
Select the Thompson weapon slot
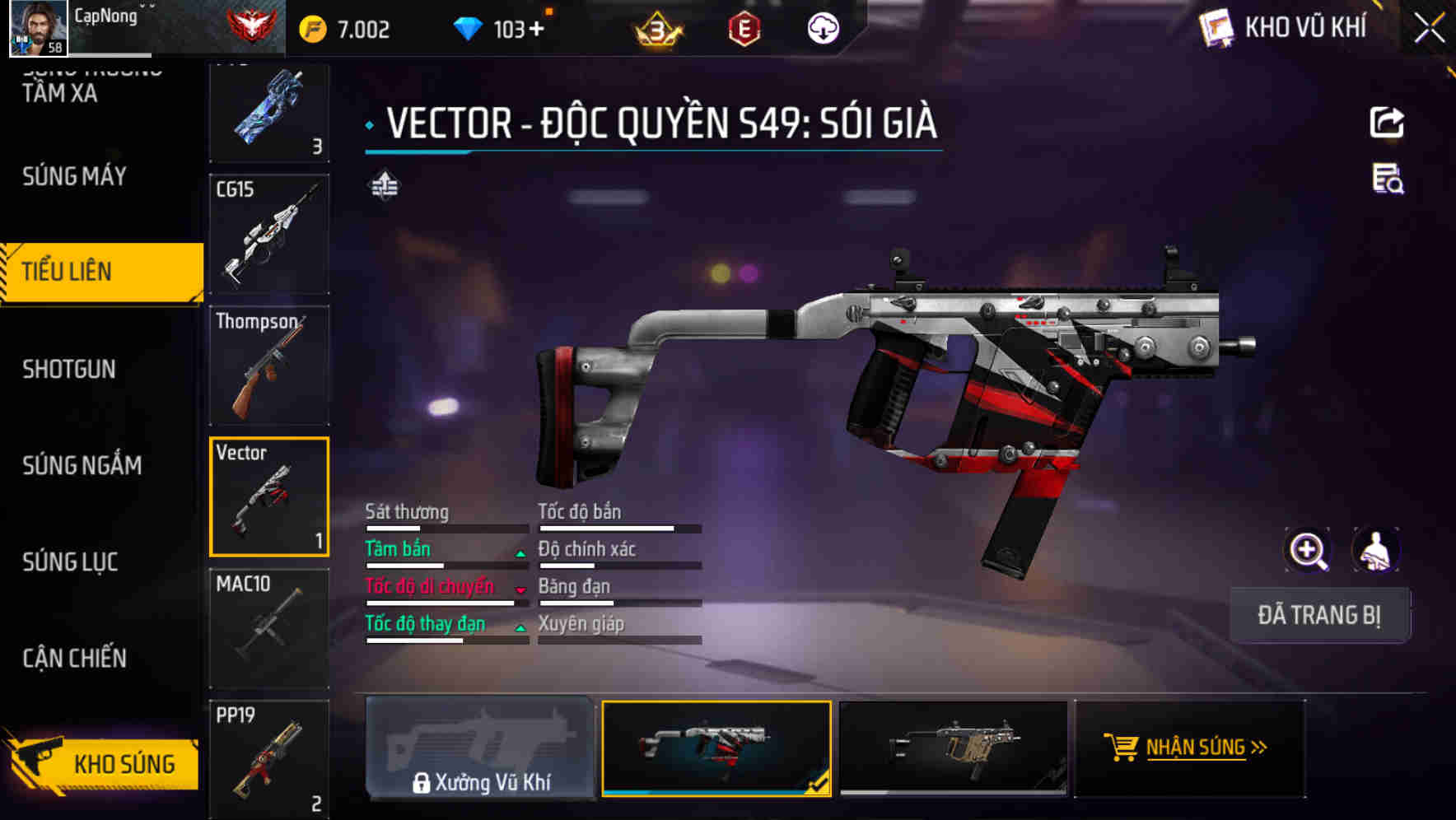(269, 366)
